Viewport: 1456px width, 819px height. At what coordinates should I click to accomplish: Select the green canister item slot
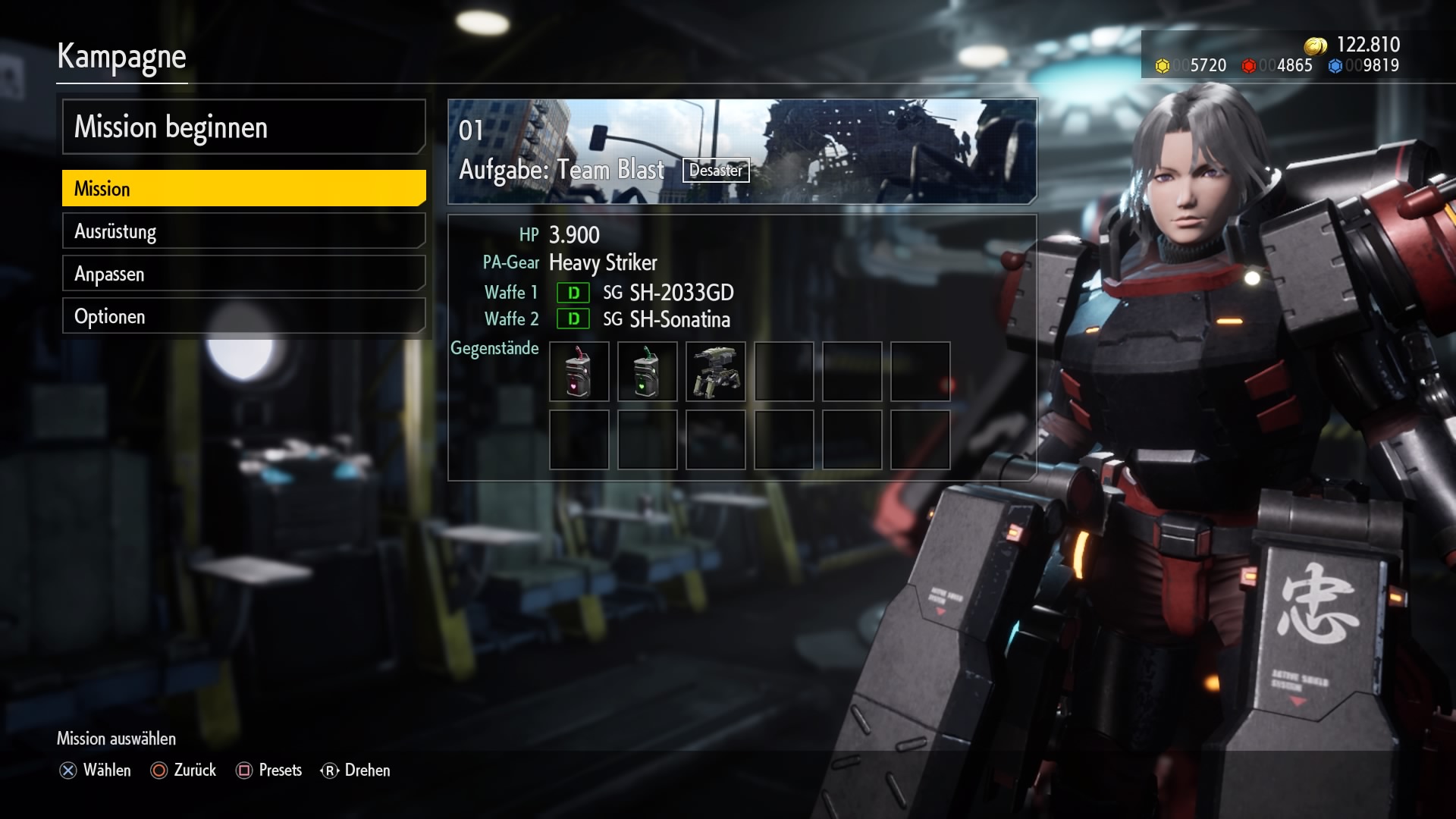pos(647,372)
